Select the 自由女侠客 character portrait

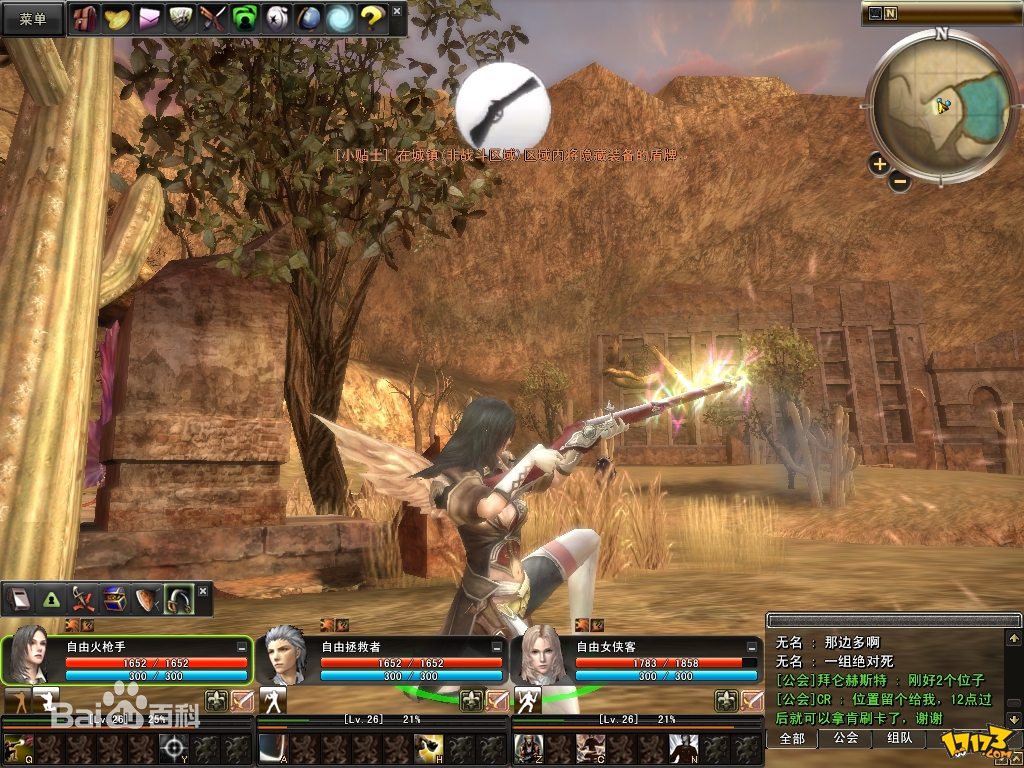540,659
